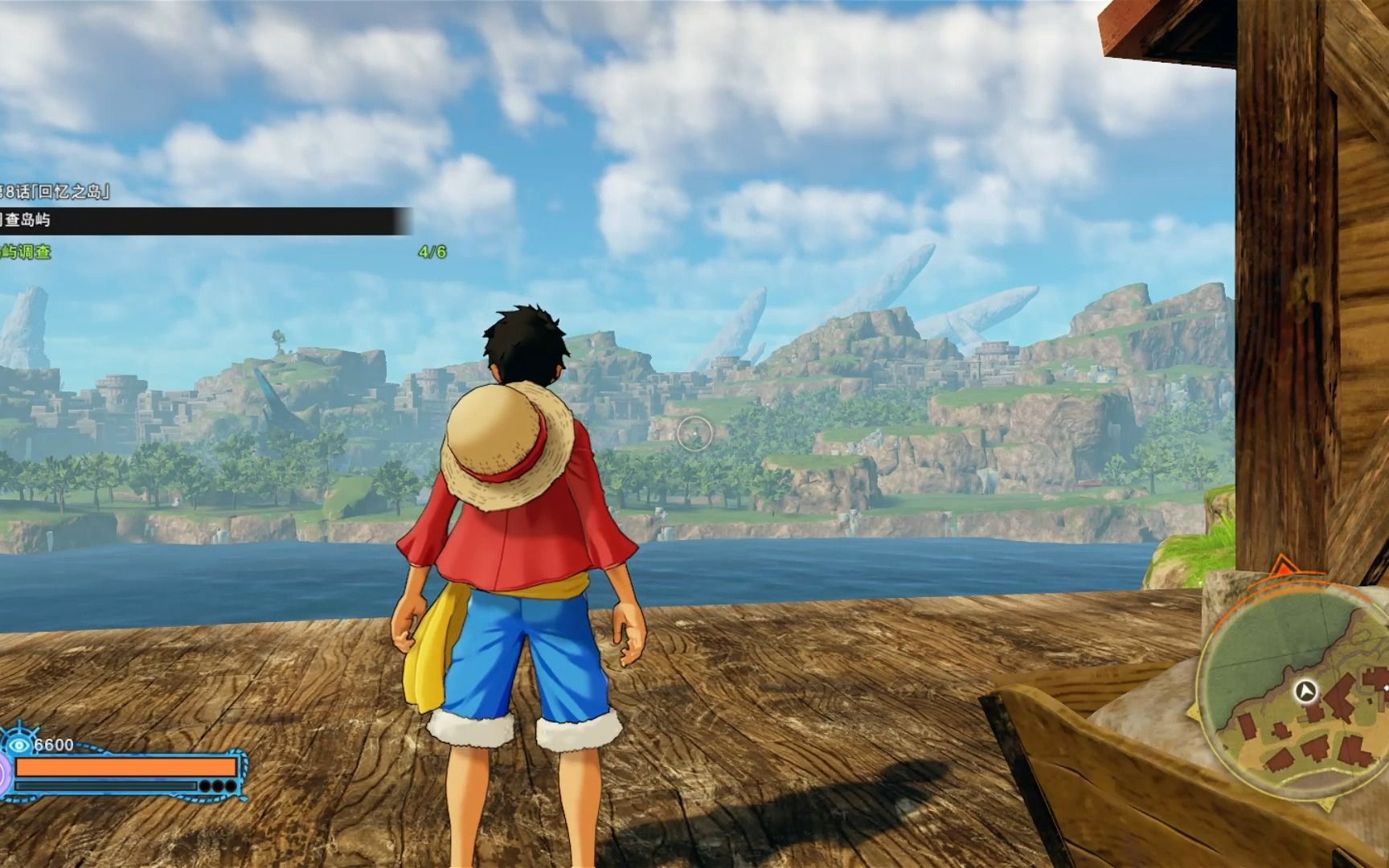Image resolution: width=1389 pixels, height=868 pixels.
Task: Activate the eye icon above the health bar
Action: 19,745
